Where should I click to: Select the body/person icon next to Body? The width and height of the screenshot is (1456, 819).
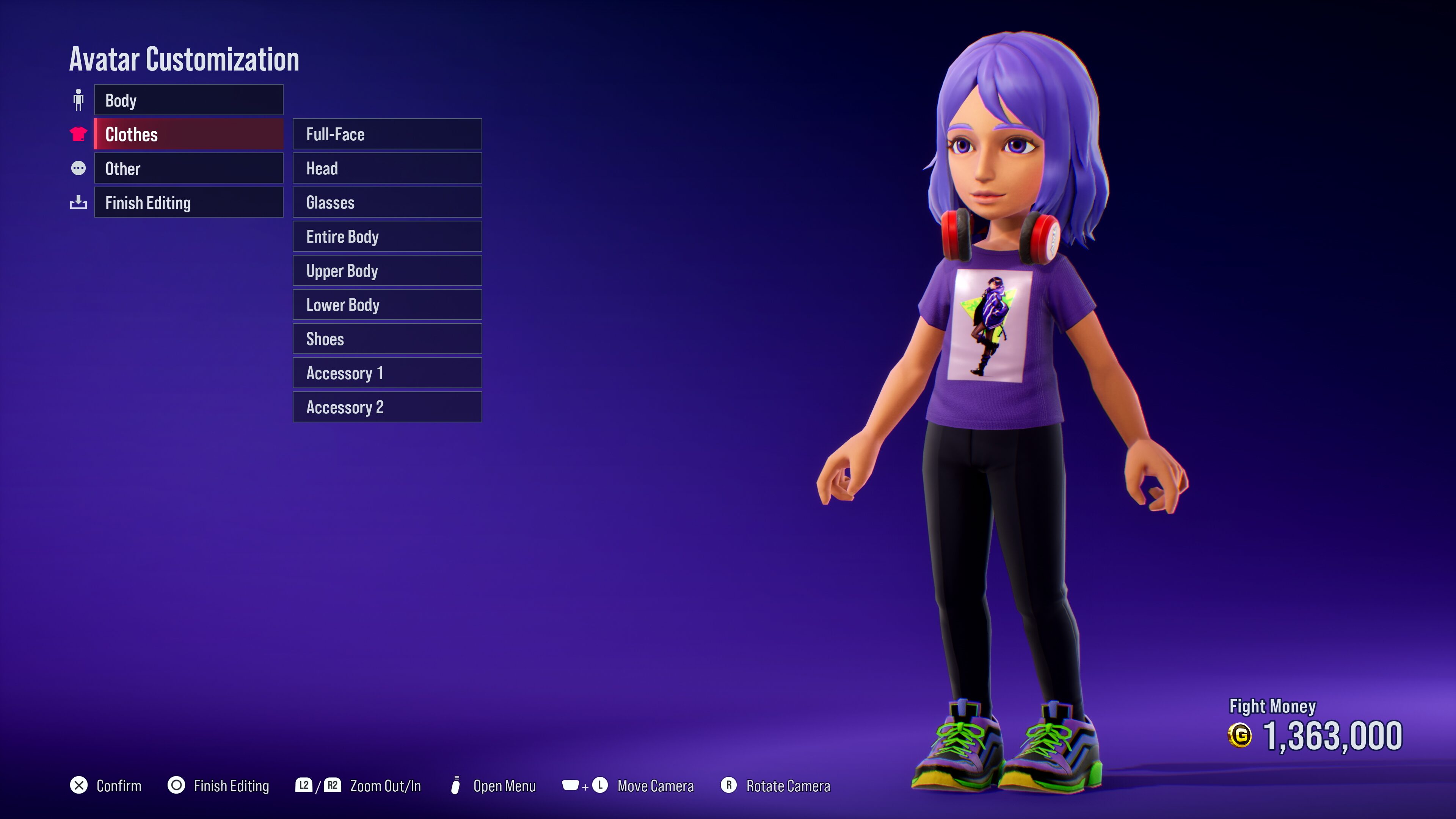78,100
